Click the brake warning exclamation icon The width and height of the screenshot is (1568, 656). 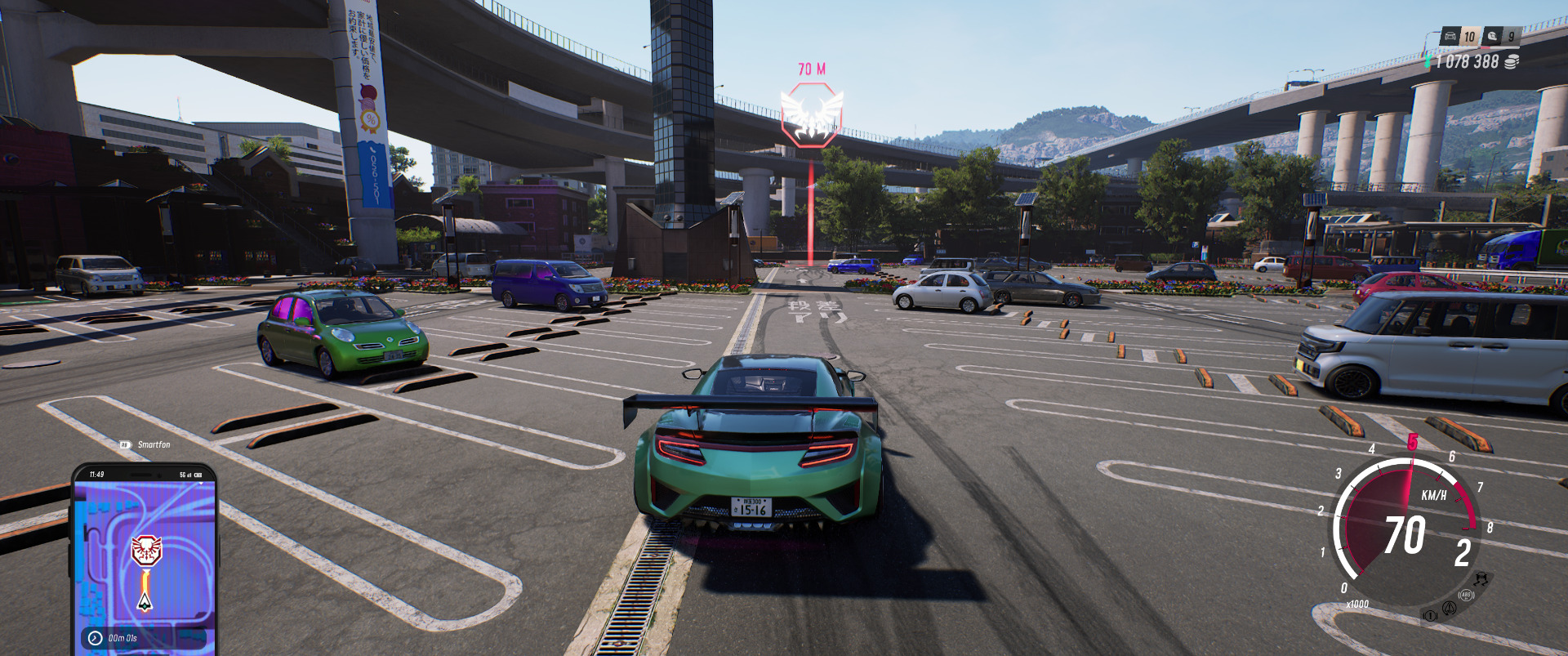tap(1430, 615)
